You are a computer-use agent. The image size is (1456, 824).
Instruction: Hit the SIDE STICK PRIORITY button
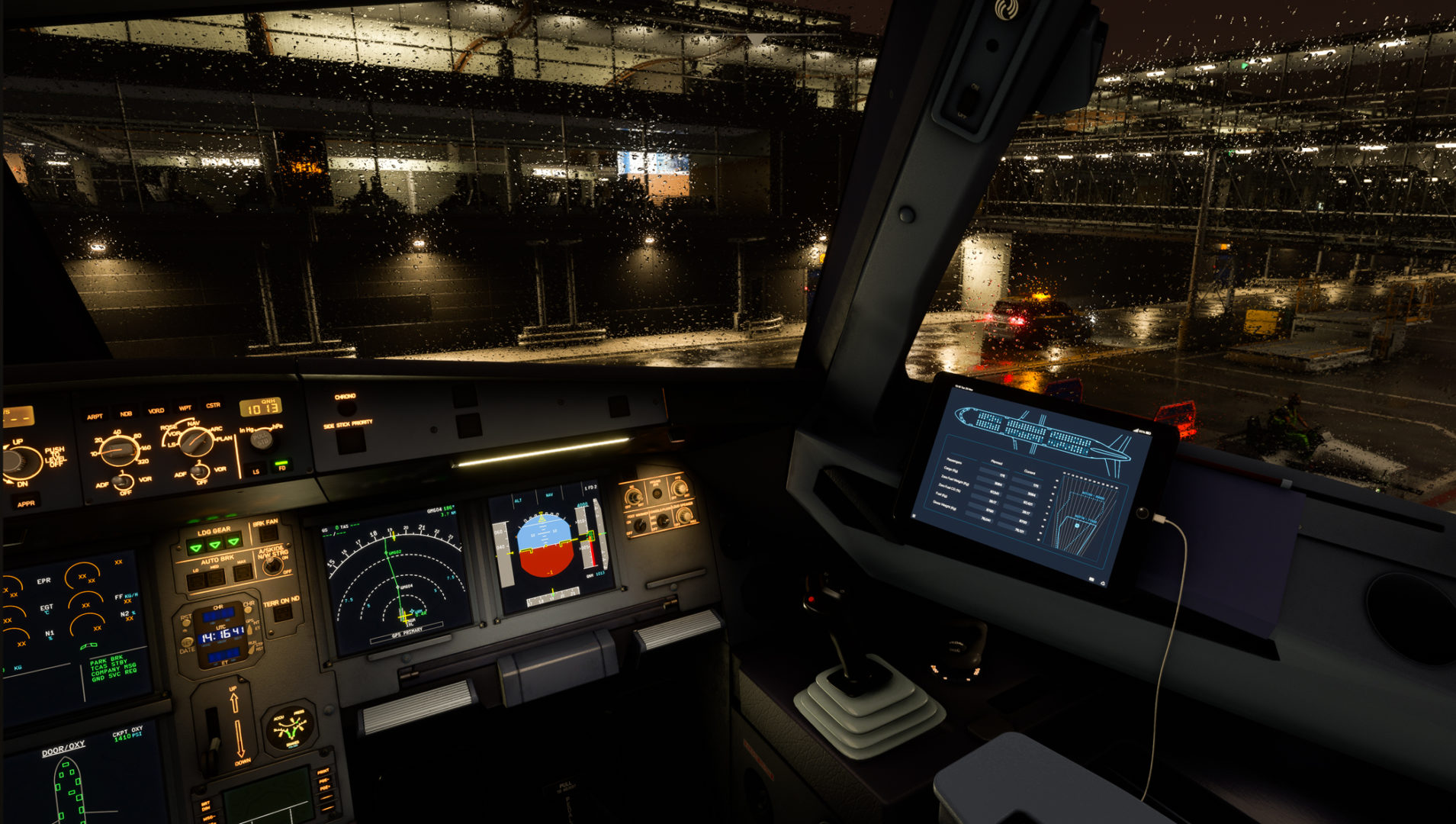[x=351, y=440]
